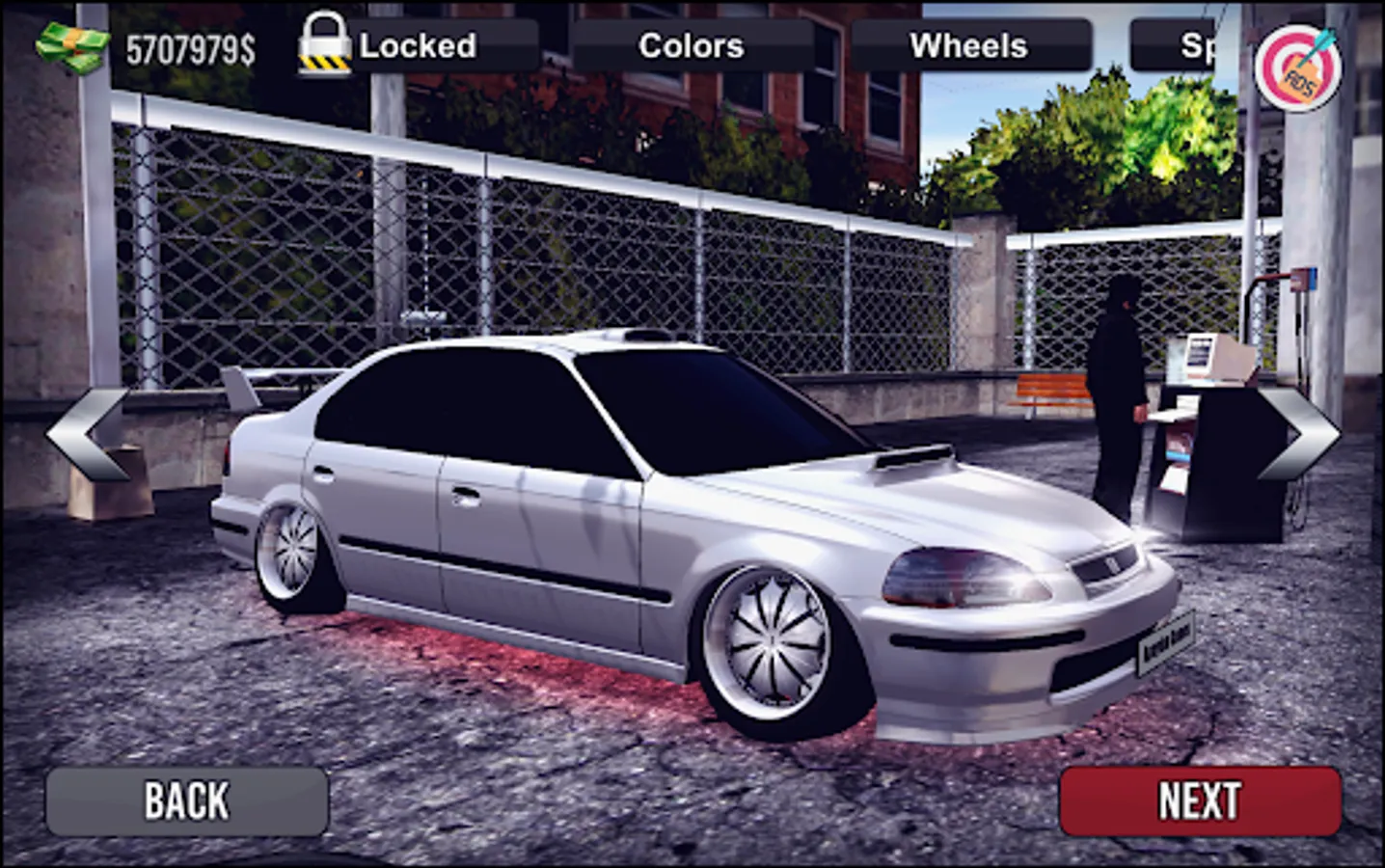The height and width of the screenshot is (868, 1385).
Task: Switch to the Wheels tab
Action: point(969,44)
